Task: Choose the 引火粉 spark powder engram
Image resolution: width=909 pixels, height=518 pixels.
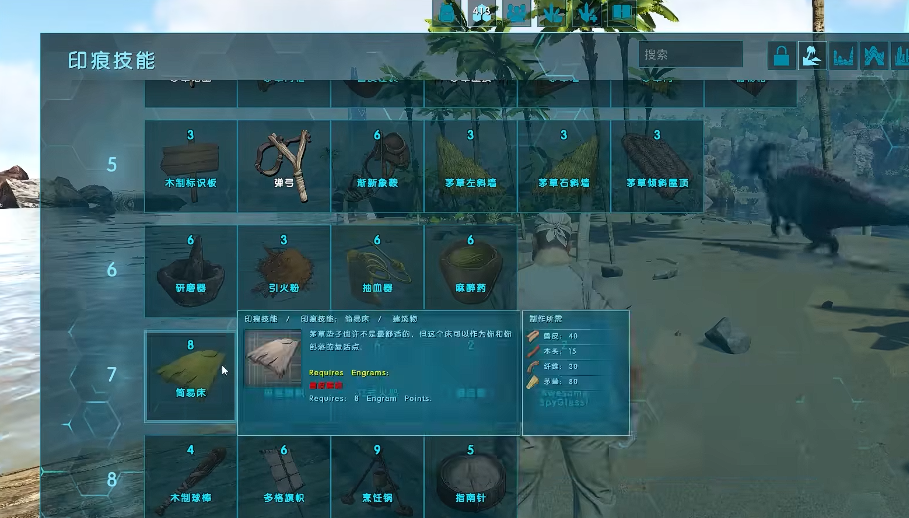Action: 284,270
